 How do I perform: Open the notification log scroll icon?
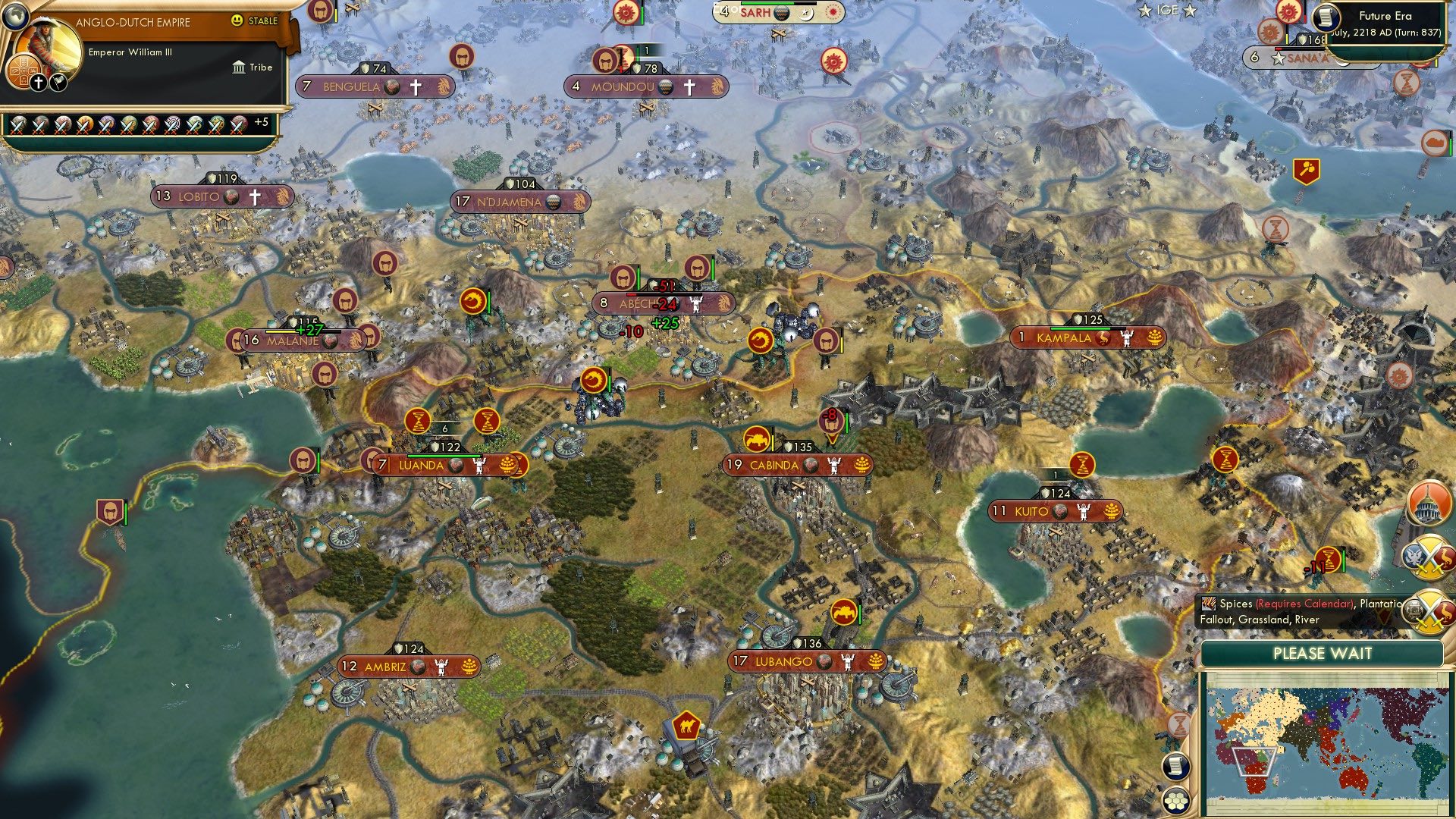[1175, 767]
